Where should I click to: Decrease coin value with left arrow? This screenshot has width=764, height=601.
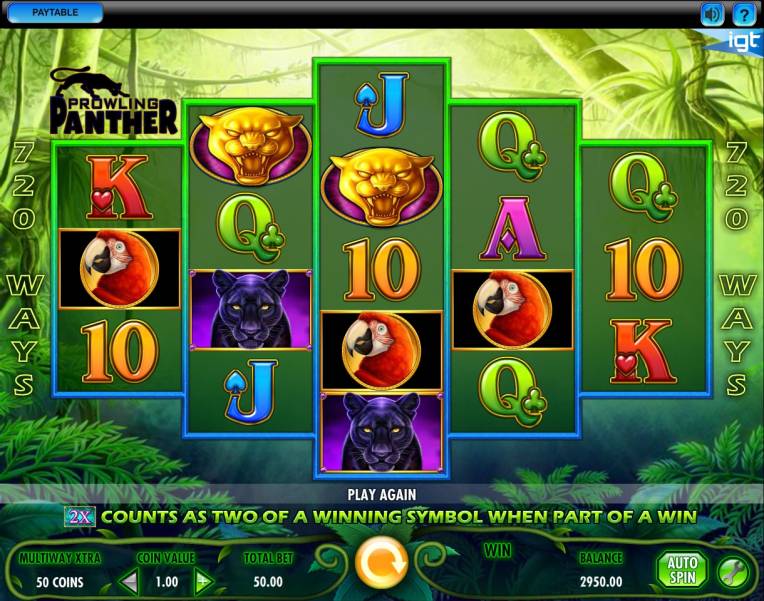pyautogui.click(x=129, y=581)
